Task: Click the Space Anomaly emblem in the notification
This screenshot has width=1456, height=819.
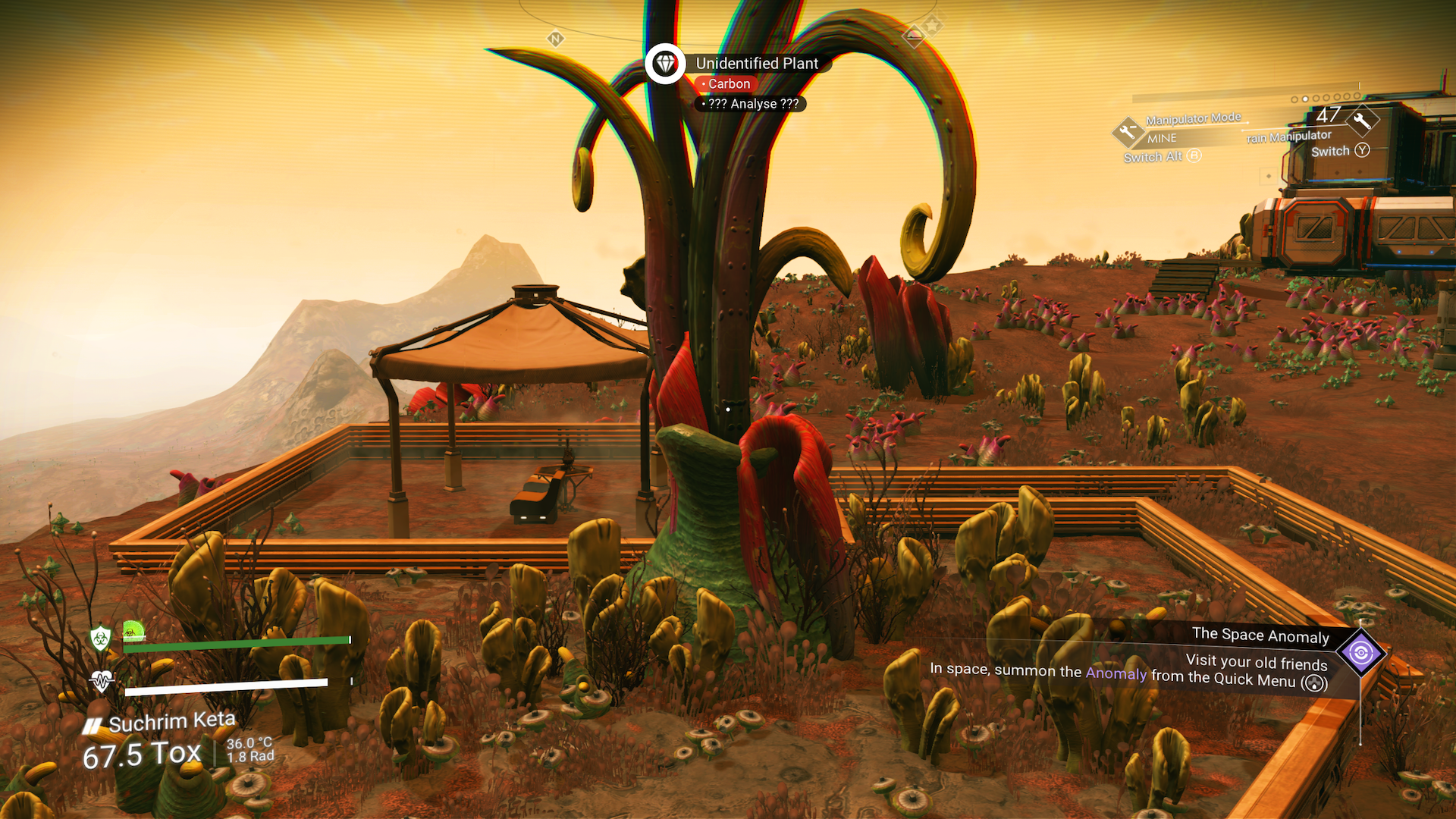Action: (x=1362, y=654)
